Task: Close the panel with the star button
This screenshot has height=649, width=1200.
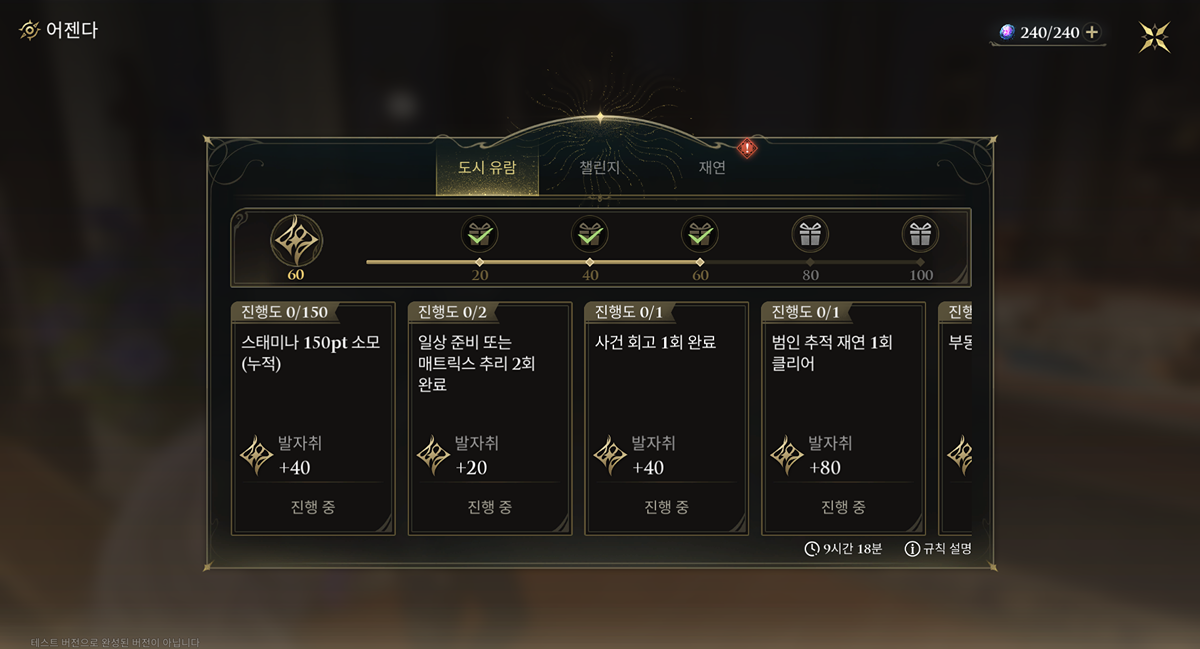Action: (x=1155, y=37)
